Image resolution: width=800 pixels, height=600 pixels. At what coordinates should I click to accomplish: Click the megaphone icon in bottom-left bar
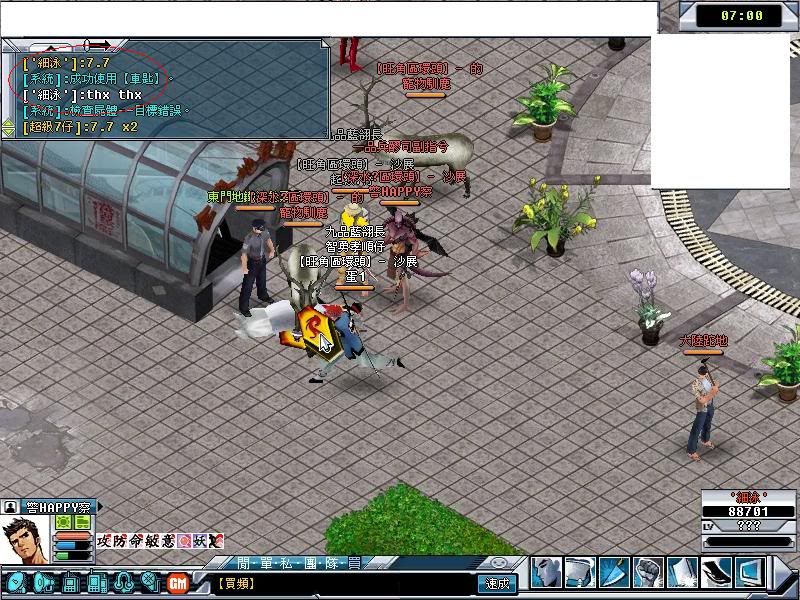44,582
